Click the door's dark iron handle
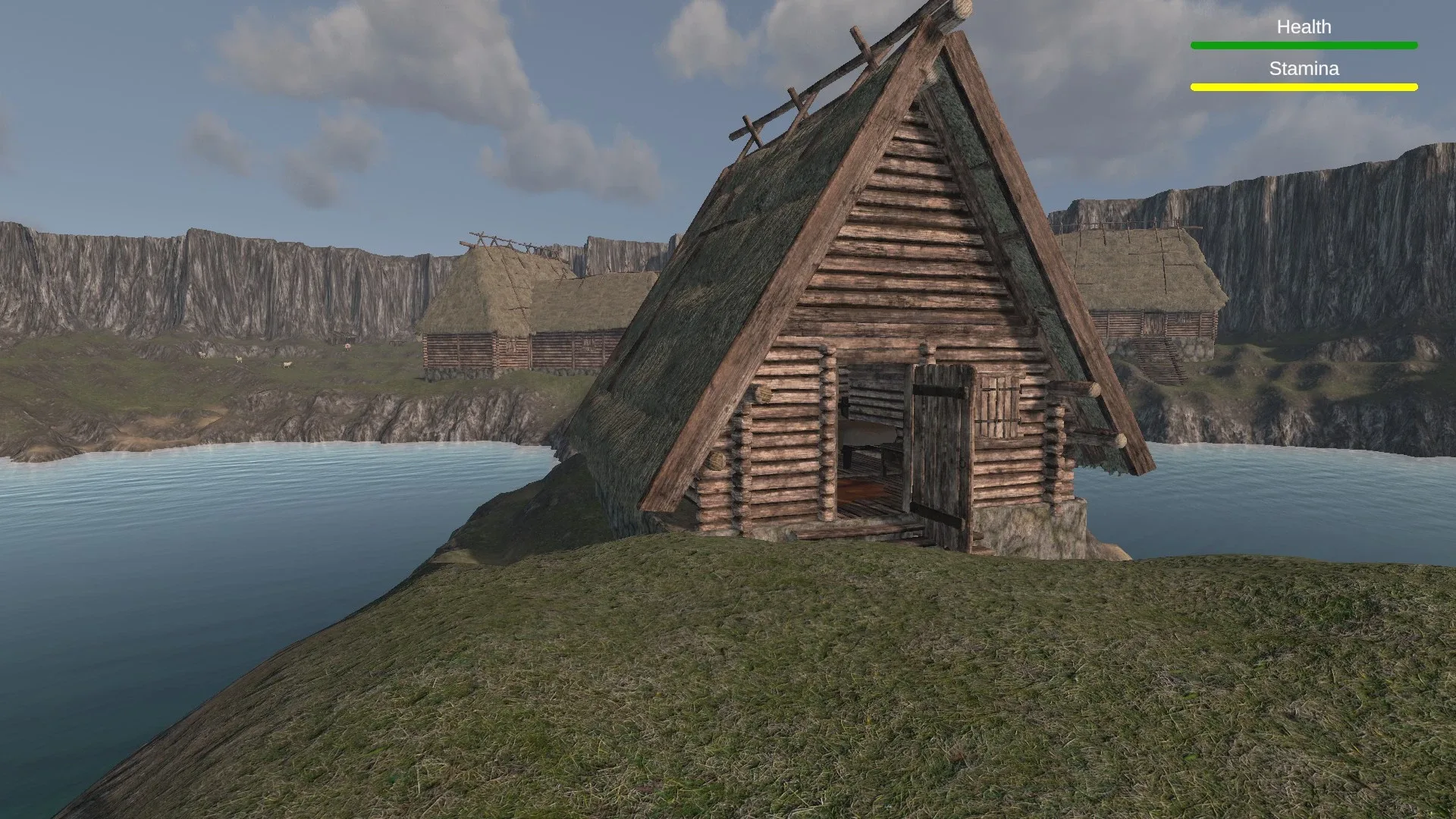Screen dimensions: 1456x819 pos(962,463)
